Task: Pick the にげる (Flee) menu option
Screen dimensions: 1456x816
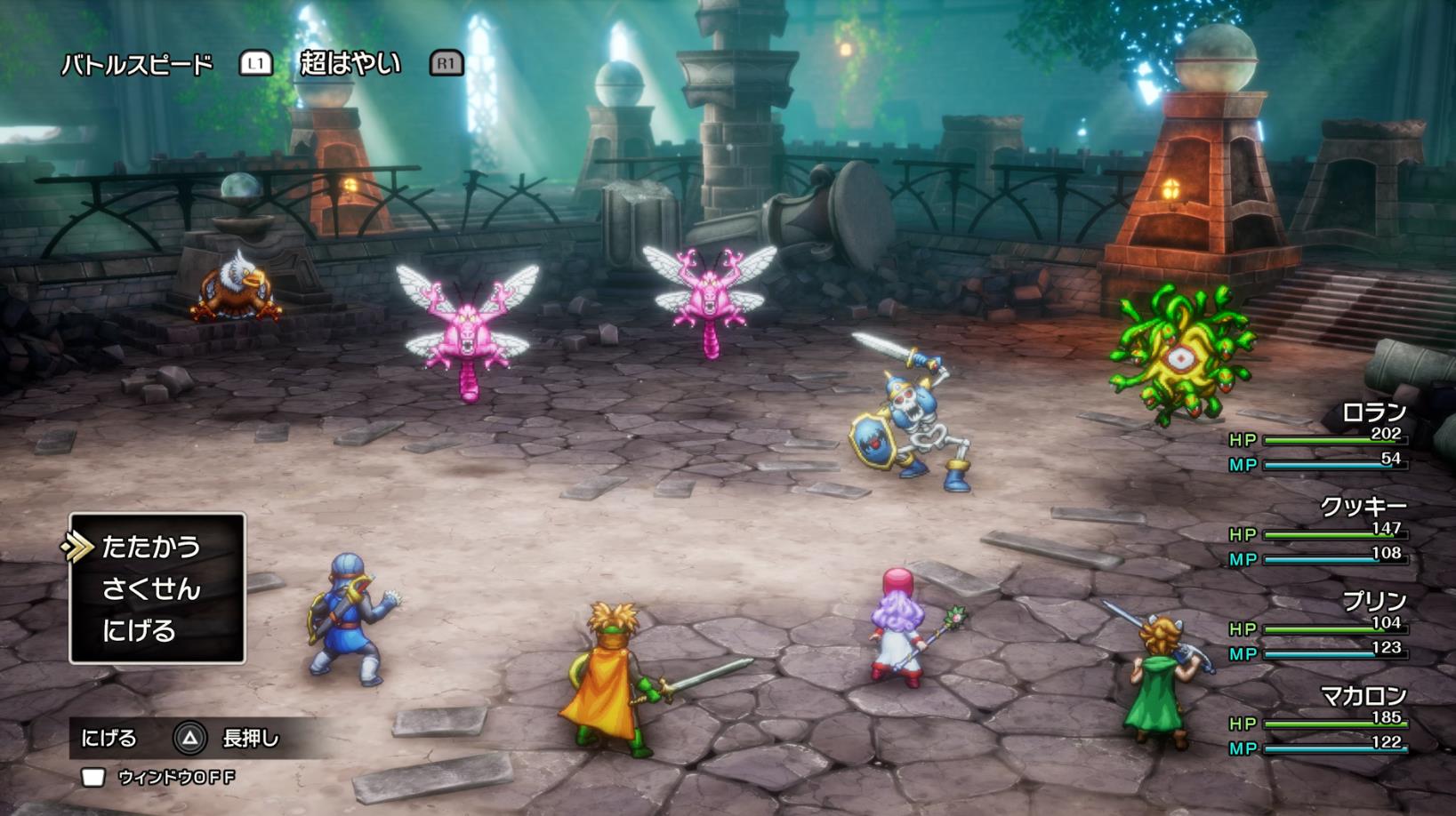Action: point(139,631)
